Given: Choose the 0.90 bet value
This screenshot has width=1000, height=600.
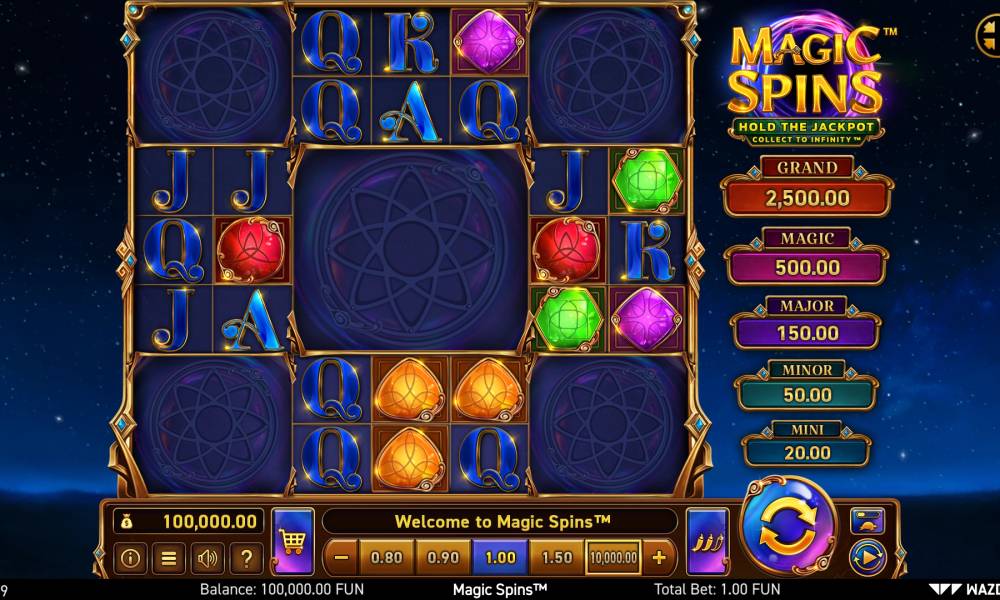Looking at the screenshot, I should click(442, 557).
